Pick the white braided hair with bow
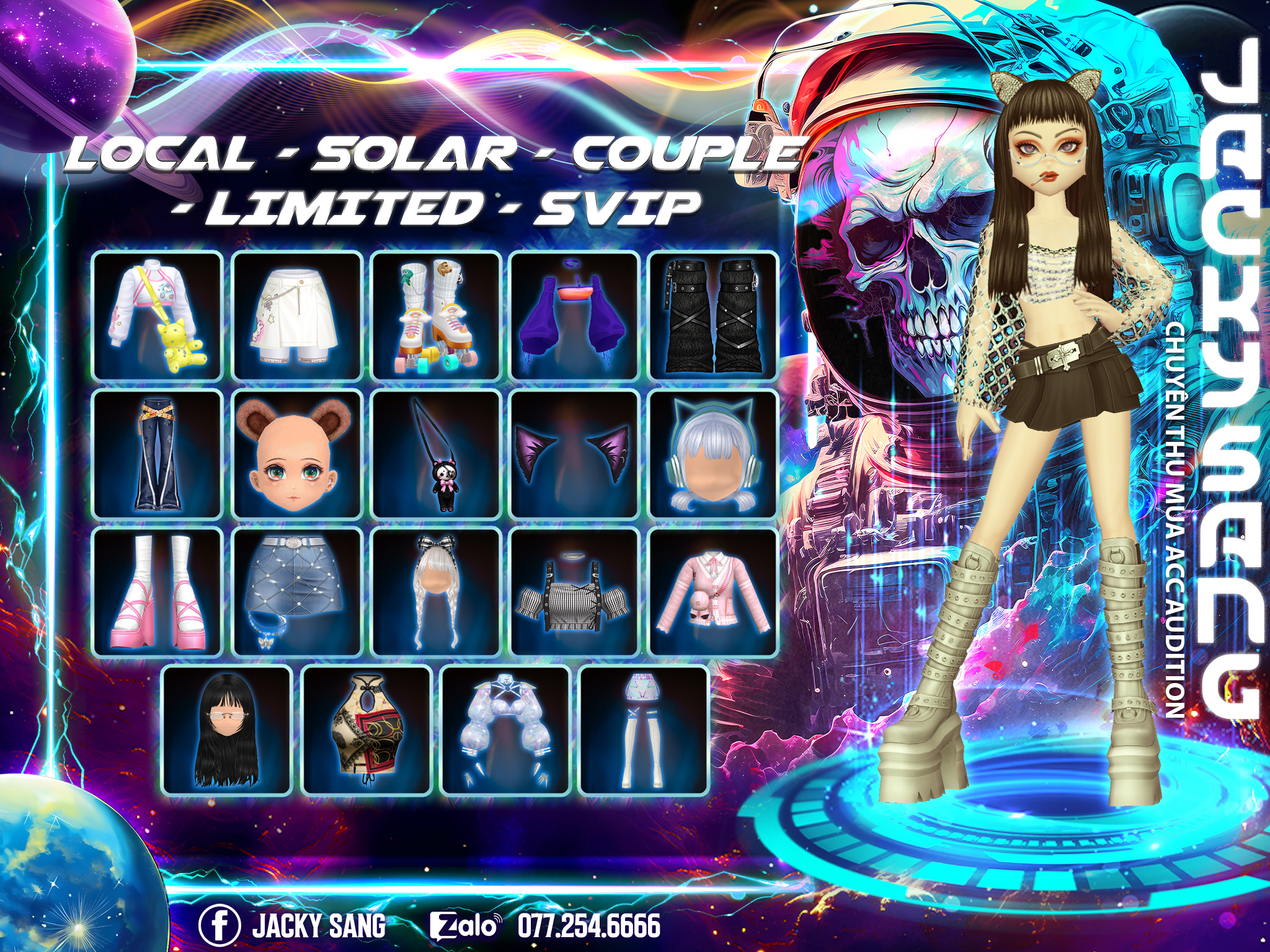Viewport: 1270px width, 952px height. (436, 592)
